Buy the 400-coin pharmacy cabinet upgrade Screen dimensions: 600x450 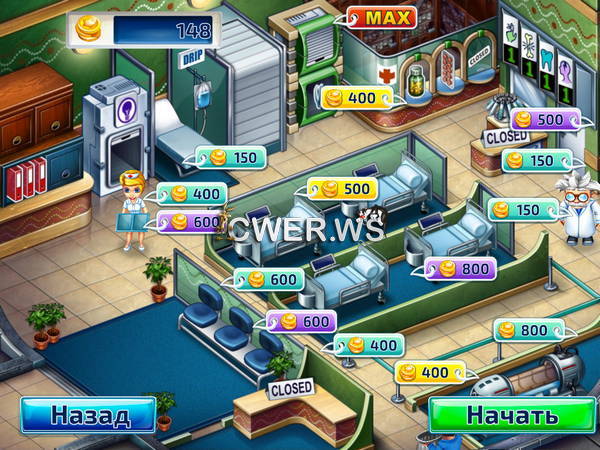point(357,97)
